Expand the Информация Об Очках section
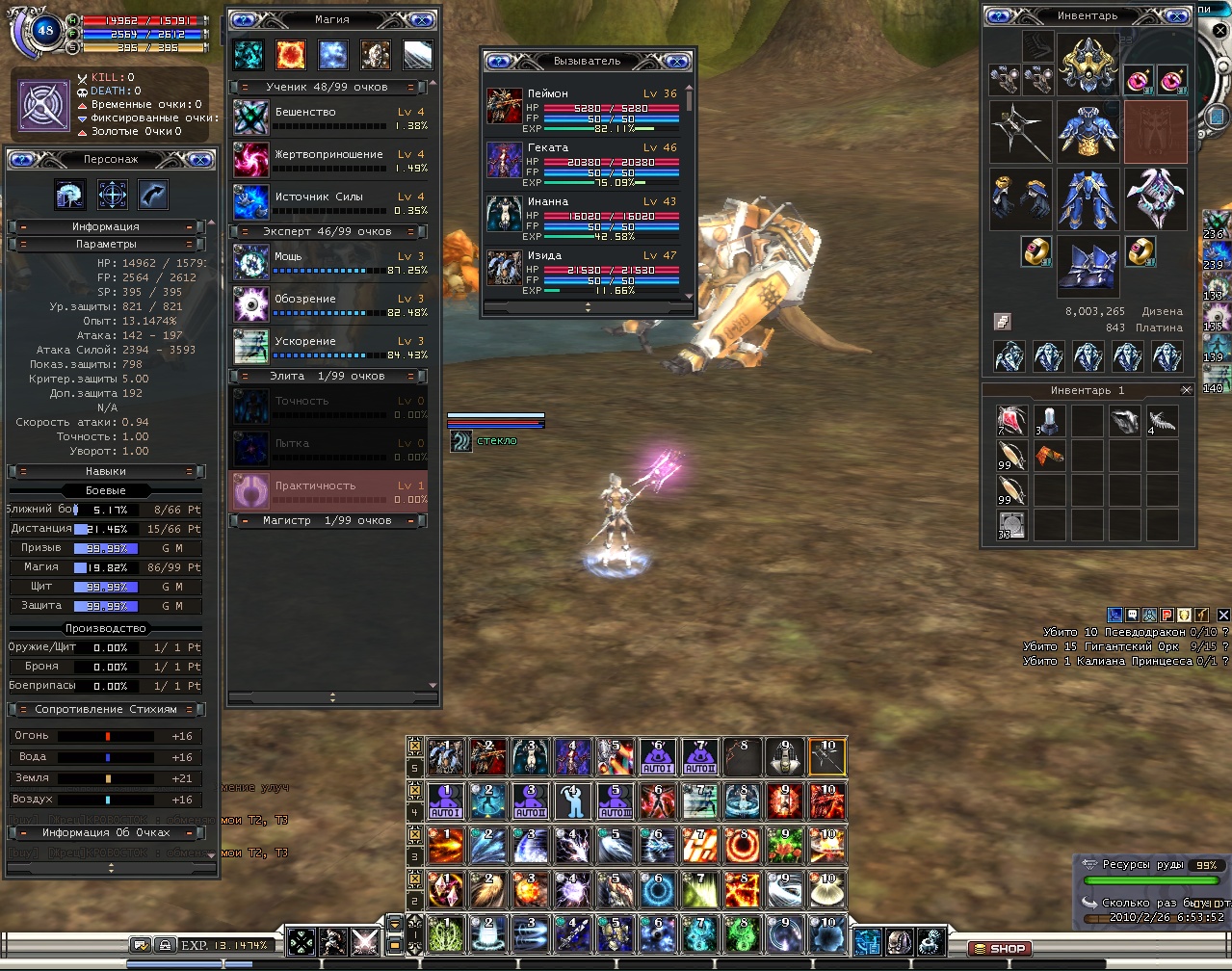The width and height of the screenshot is (1232, 971). [x=106, y=832]
